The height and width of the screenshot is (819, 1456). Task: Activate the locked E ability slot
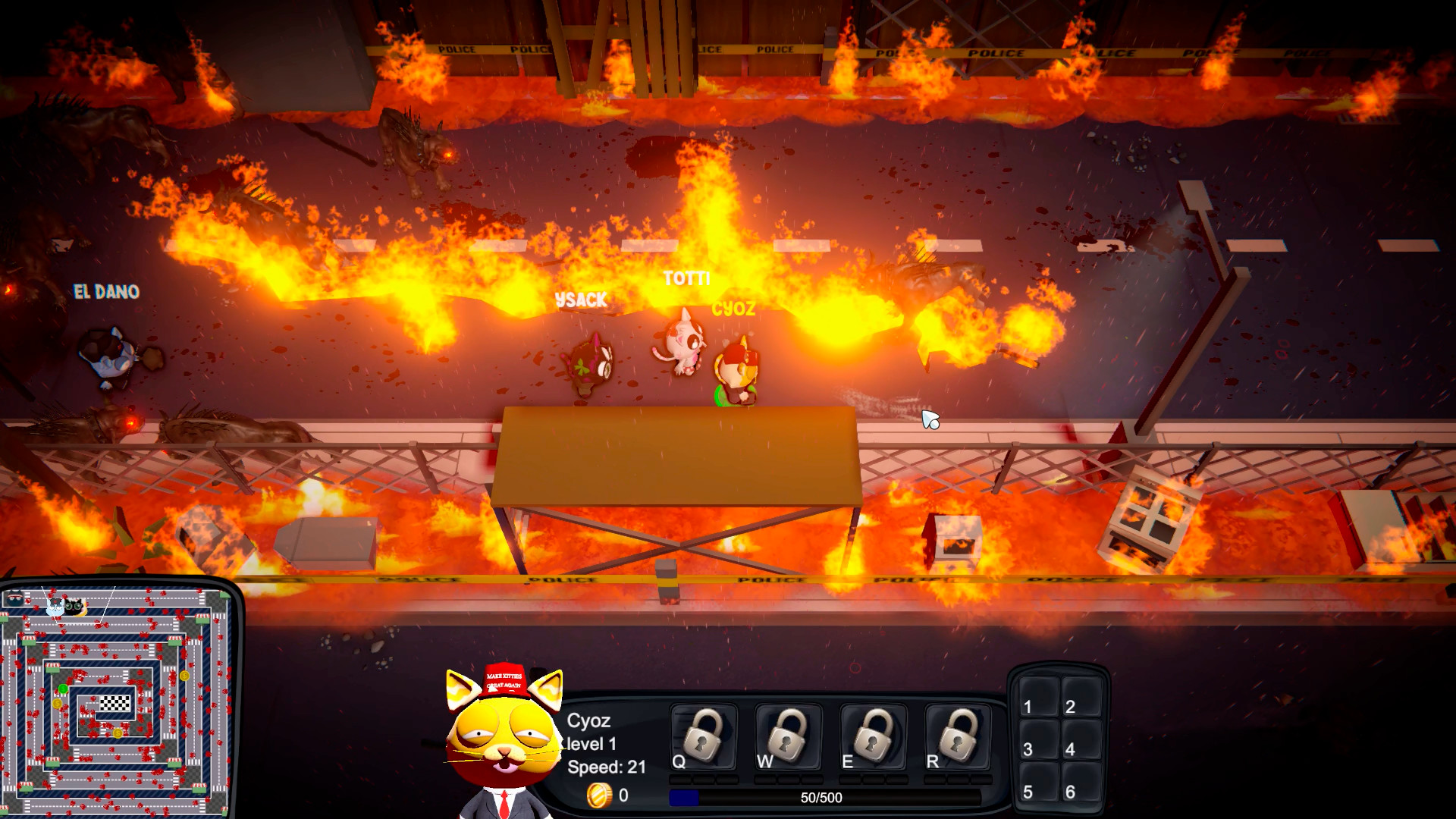pos(874,736)
